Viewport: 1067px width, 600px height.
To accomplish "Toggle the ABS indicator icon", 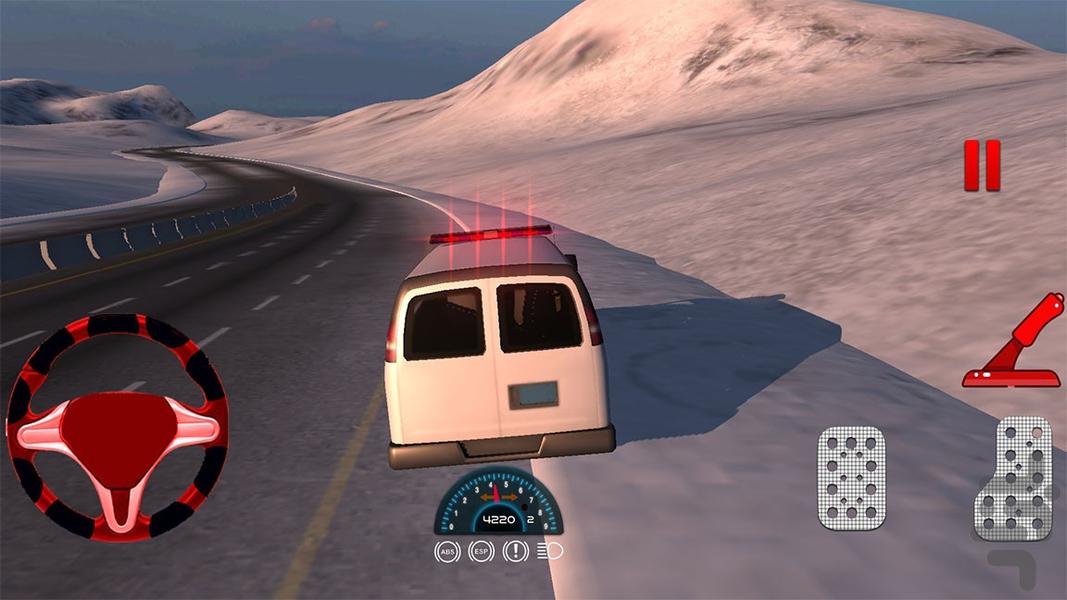I will tap(447, 551).
